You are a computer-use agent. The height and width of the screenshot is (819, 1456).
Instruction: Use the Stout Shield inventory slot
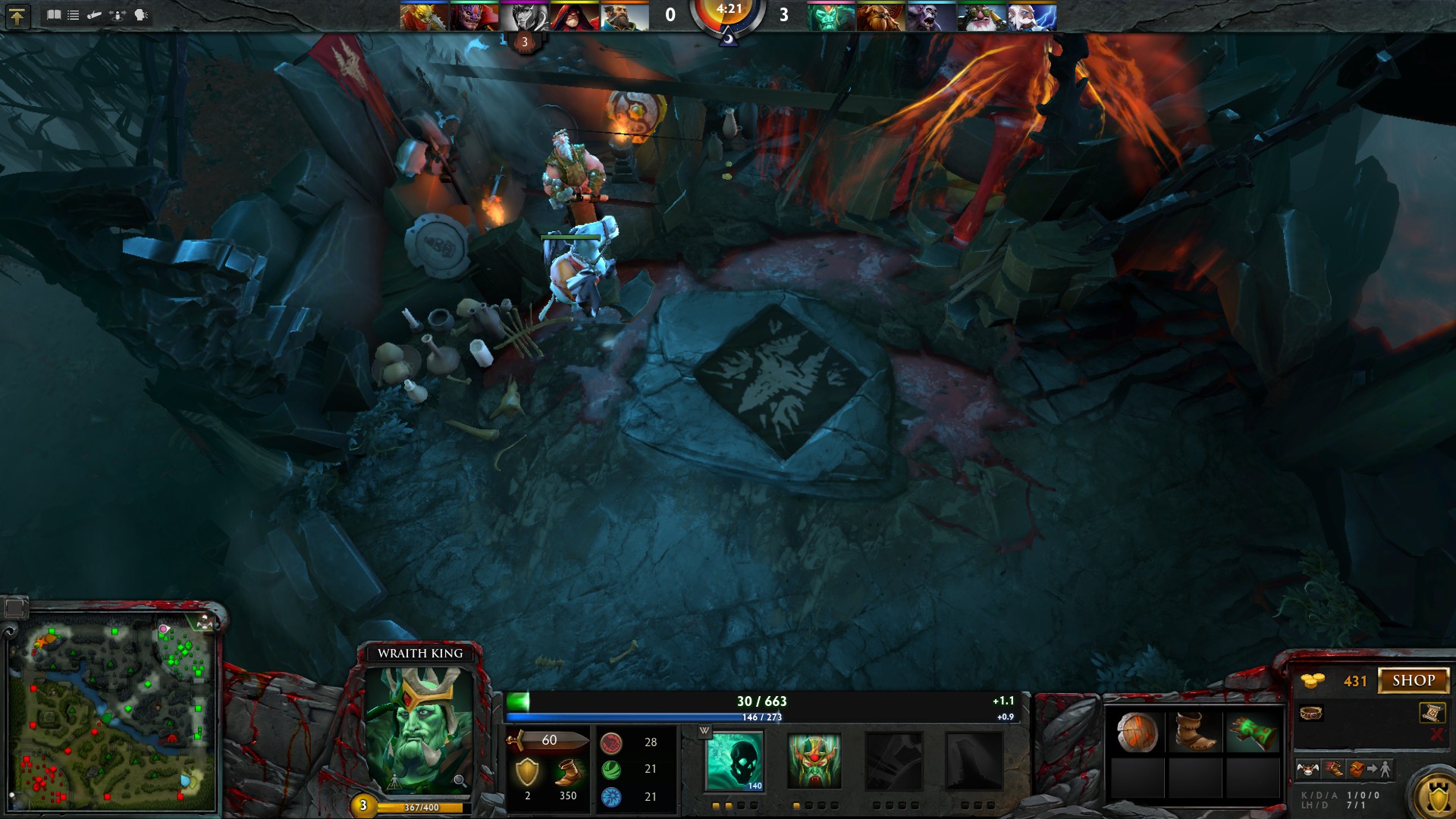(x=1137, y=733)
